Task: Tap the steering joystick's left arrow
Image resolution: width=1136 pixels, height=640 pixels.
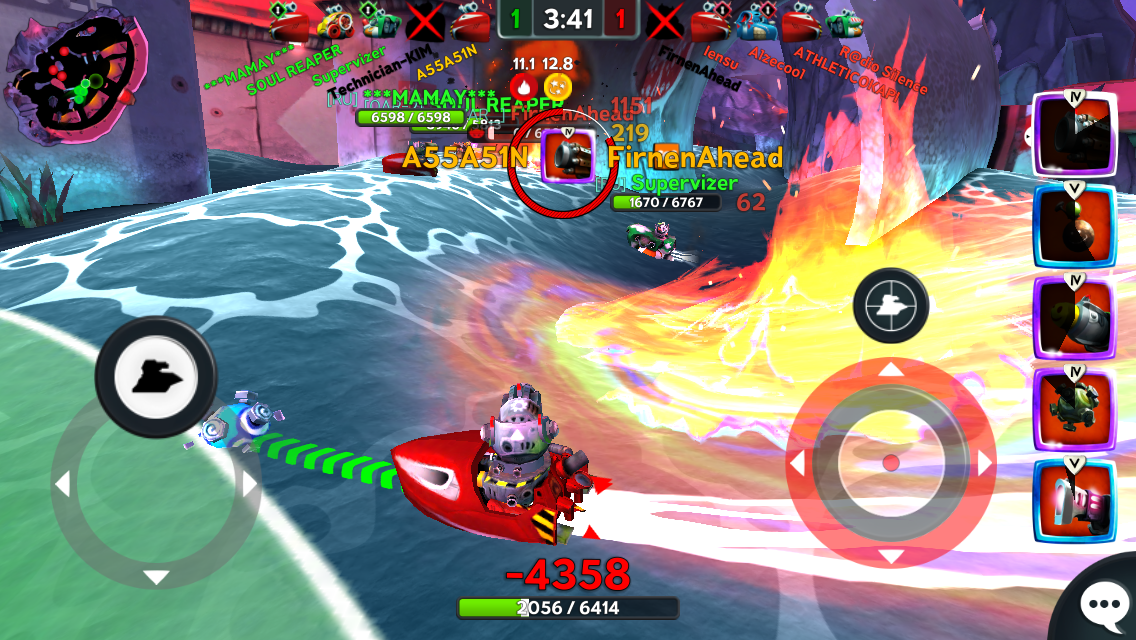Action: [62, 485]
